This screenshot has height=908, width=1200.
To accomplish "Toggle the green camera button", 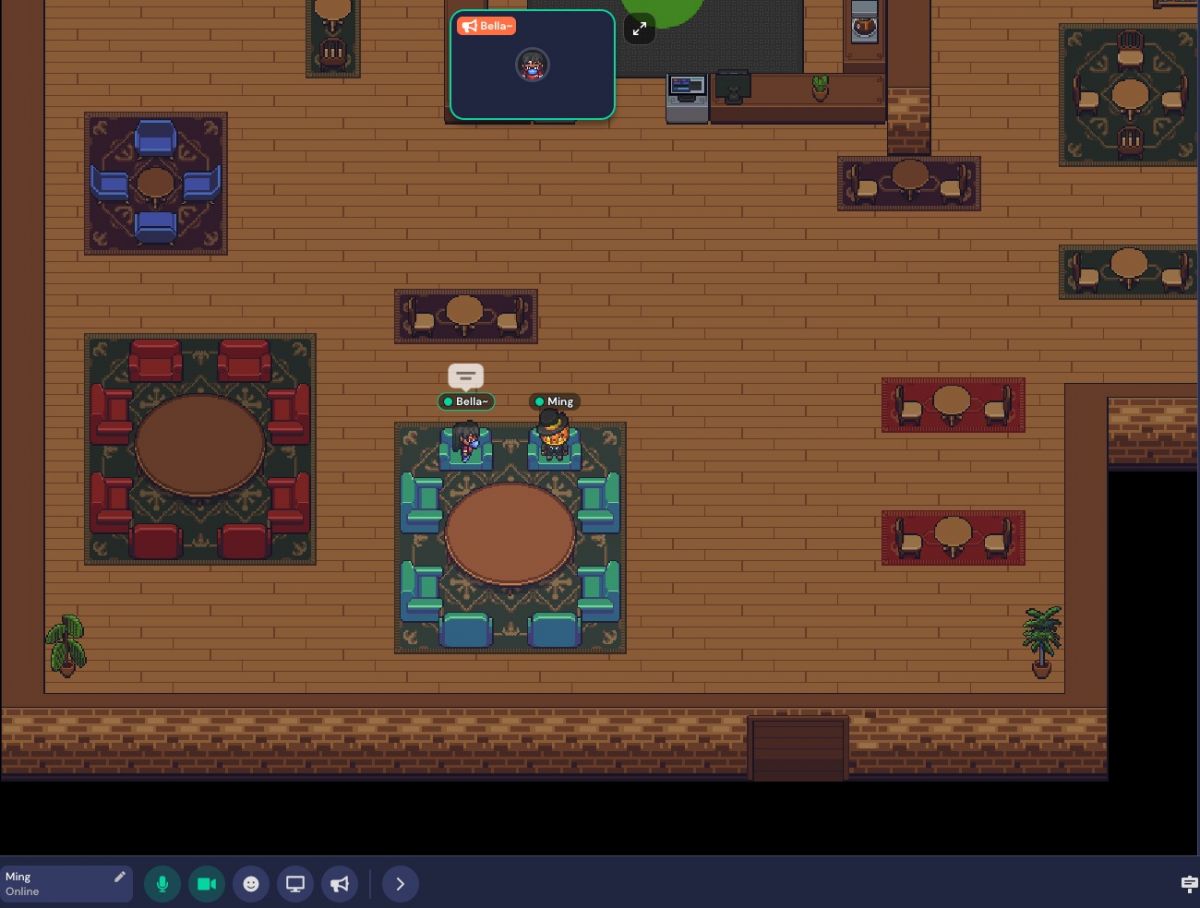I will pyautogui.click(x=207, y=884).
